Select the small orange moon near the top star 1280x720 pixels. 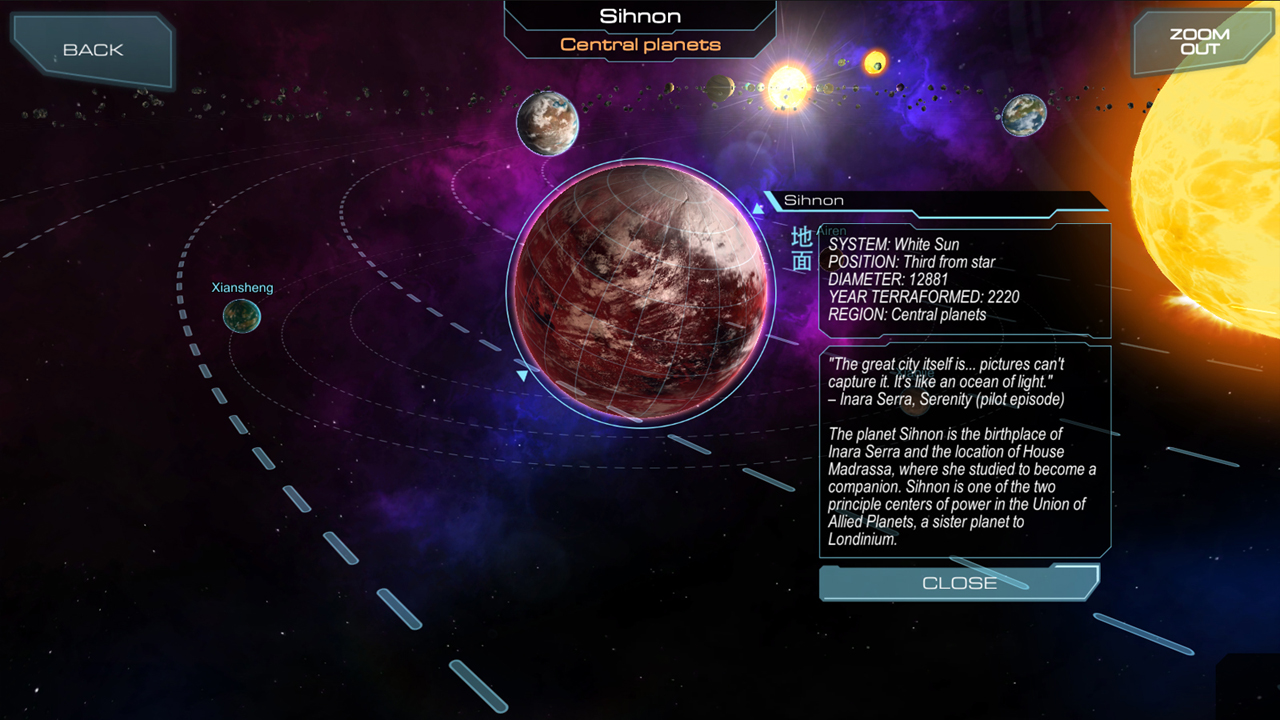tap(875, 62)
